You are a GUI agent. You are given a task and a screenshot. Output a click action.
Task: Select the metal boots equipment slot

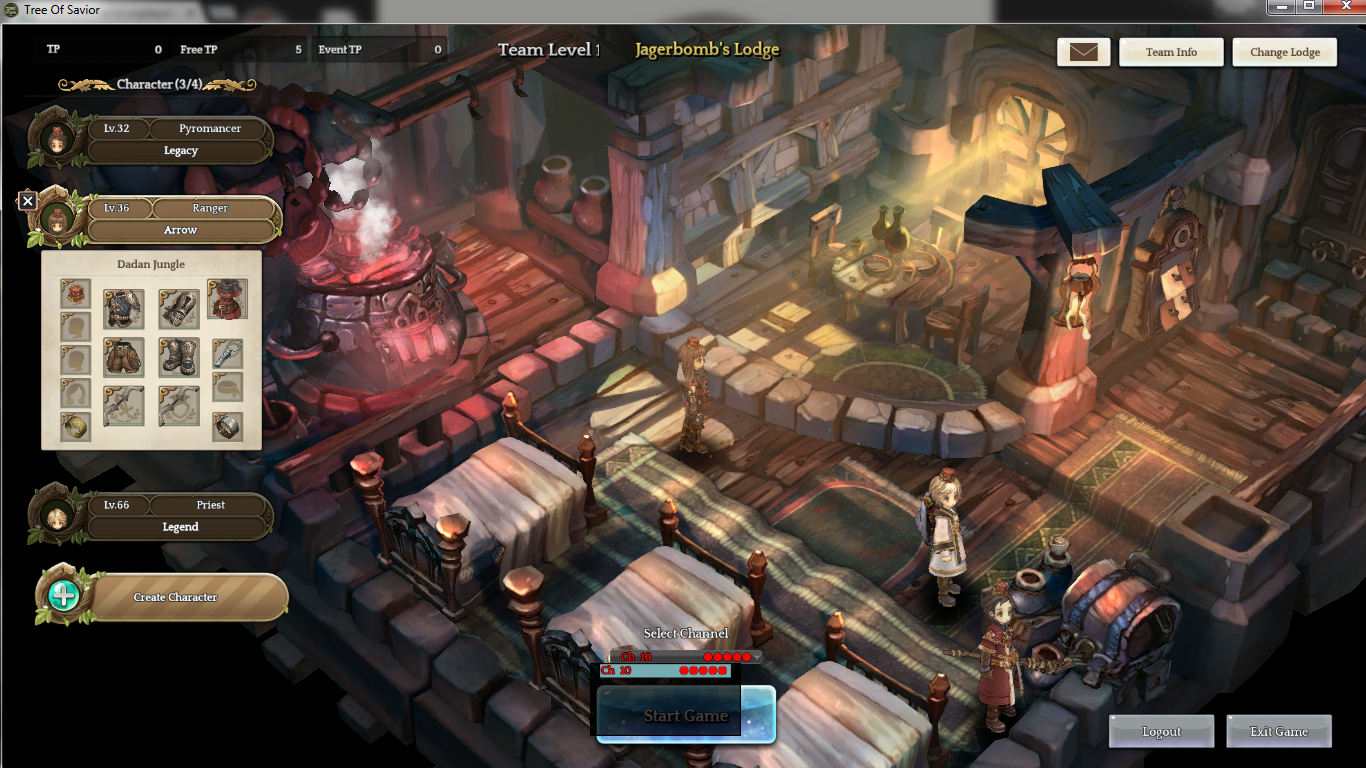click(x=179, y=357)
